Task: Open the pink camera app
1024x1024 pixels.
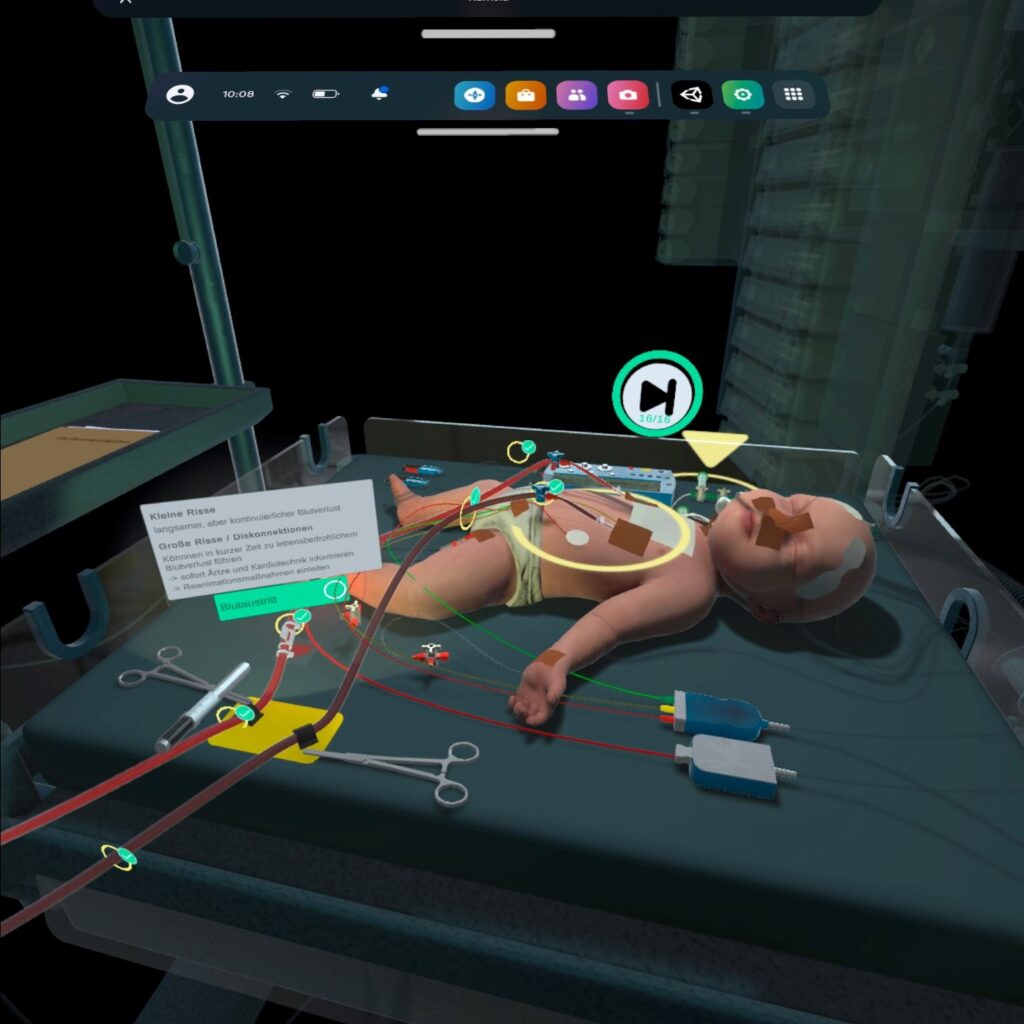Action: tap(627, 96)
